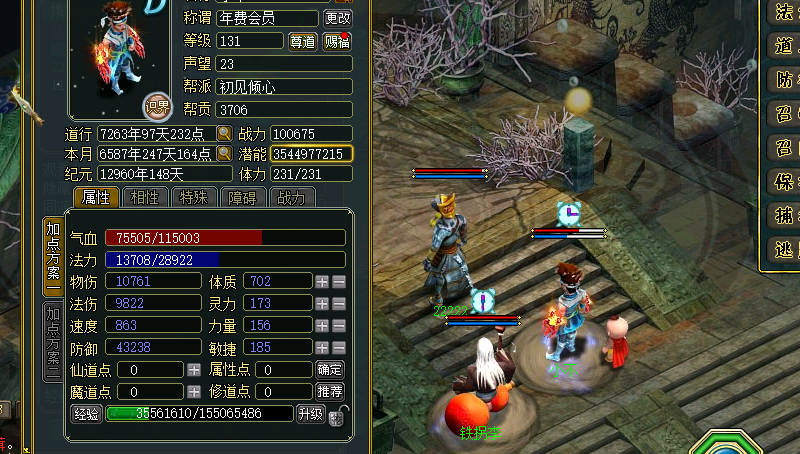This screenshot has height=454, width=800.
Task: Click the 经验 experience button
Action: [x=86, y=413]
